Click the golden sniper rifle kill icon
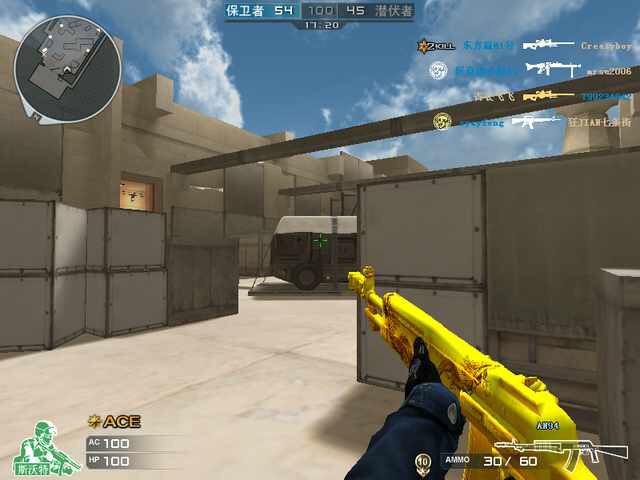This screenshot has width=640, height=480. coord(543,95)
